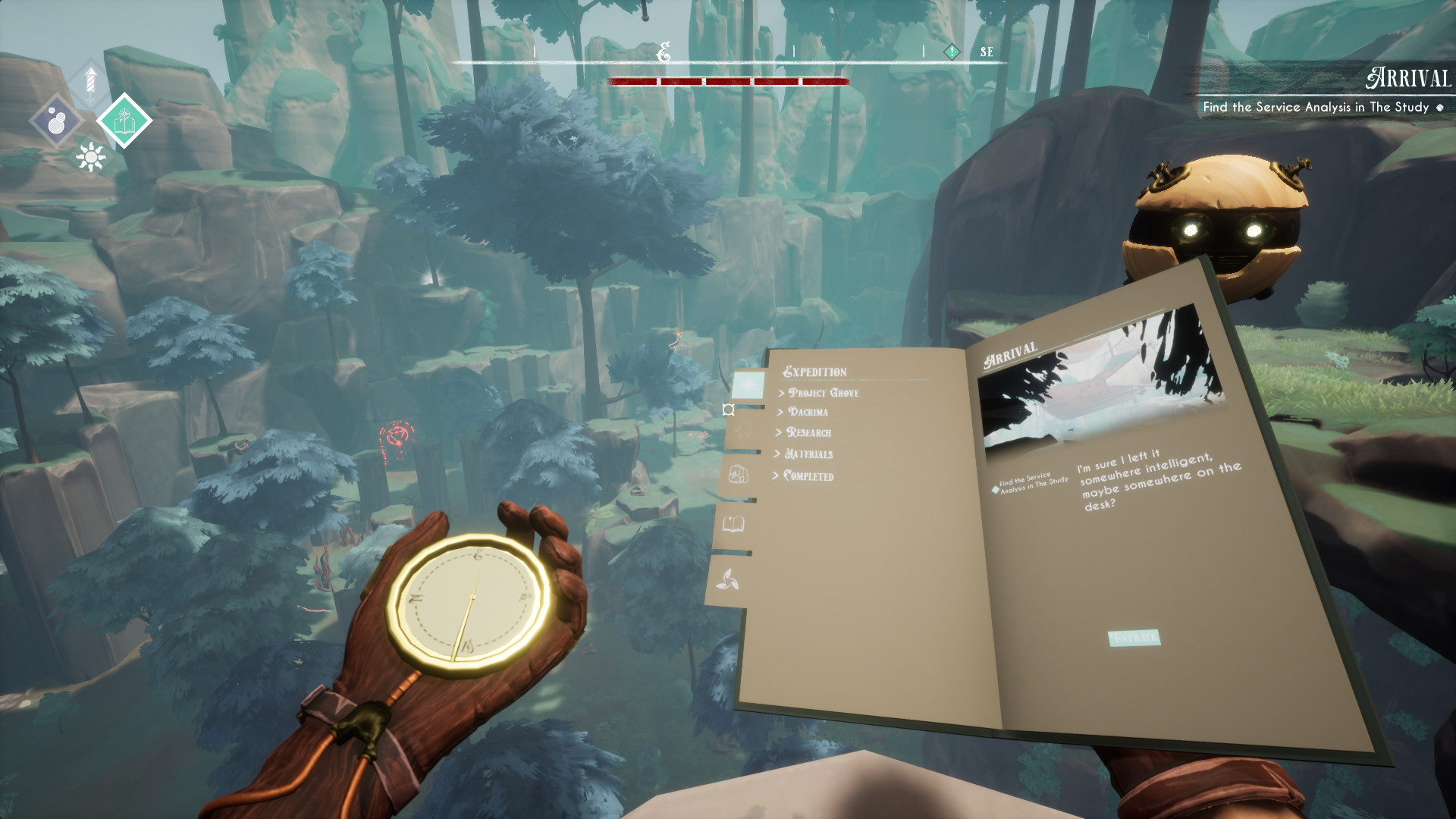Click the diamond frame icon beside the tabs
Image resolution: width=1456 pixels, height=819 pixels.
pos(728,409)
